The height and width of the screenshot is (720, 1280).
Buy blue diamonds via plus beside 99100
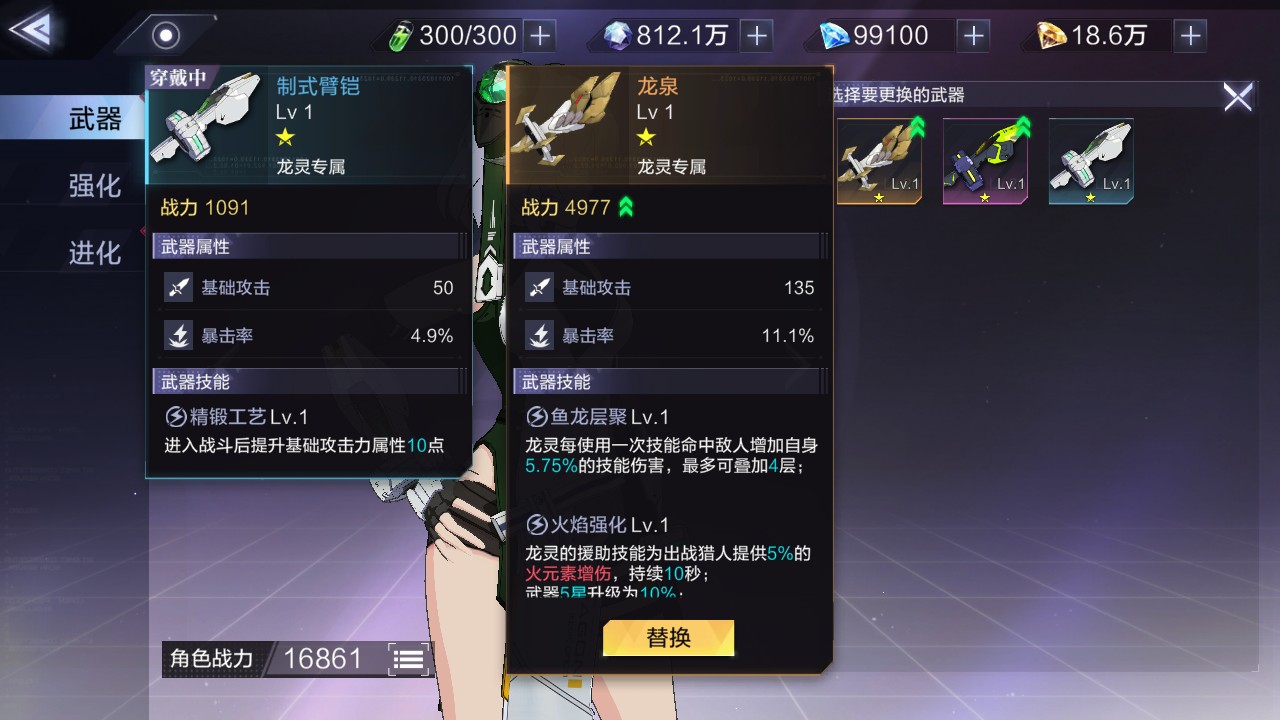[x=973, y=36]
